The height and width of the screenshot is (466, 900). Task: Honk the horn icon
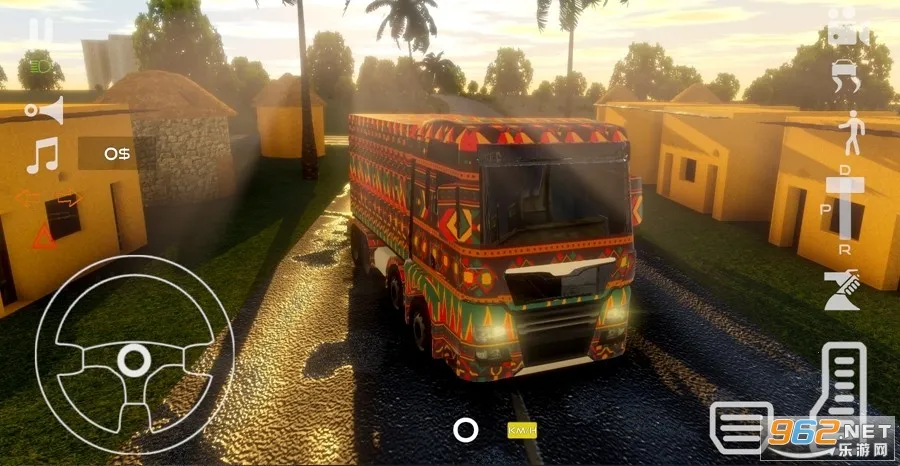(45, 109)
